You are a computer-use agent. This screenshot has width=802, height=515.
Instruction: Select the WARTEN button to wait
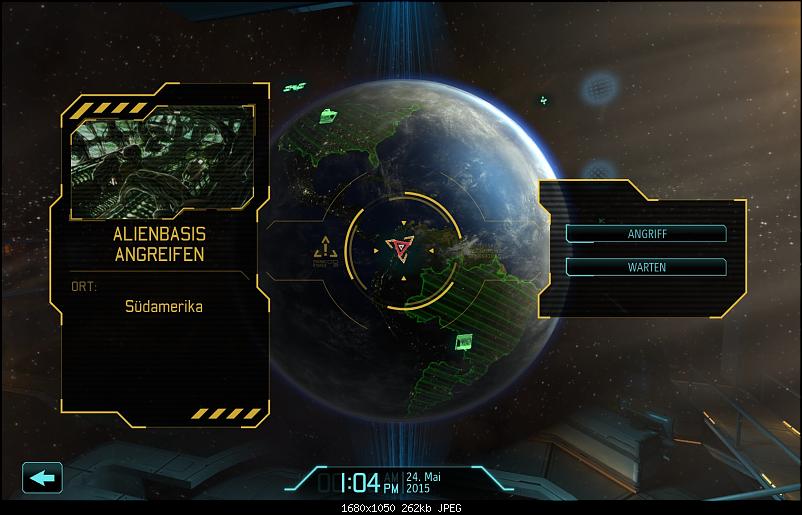click(646, 267)
